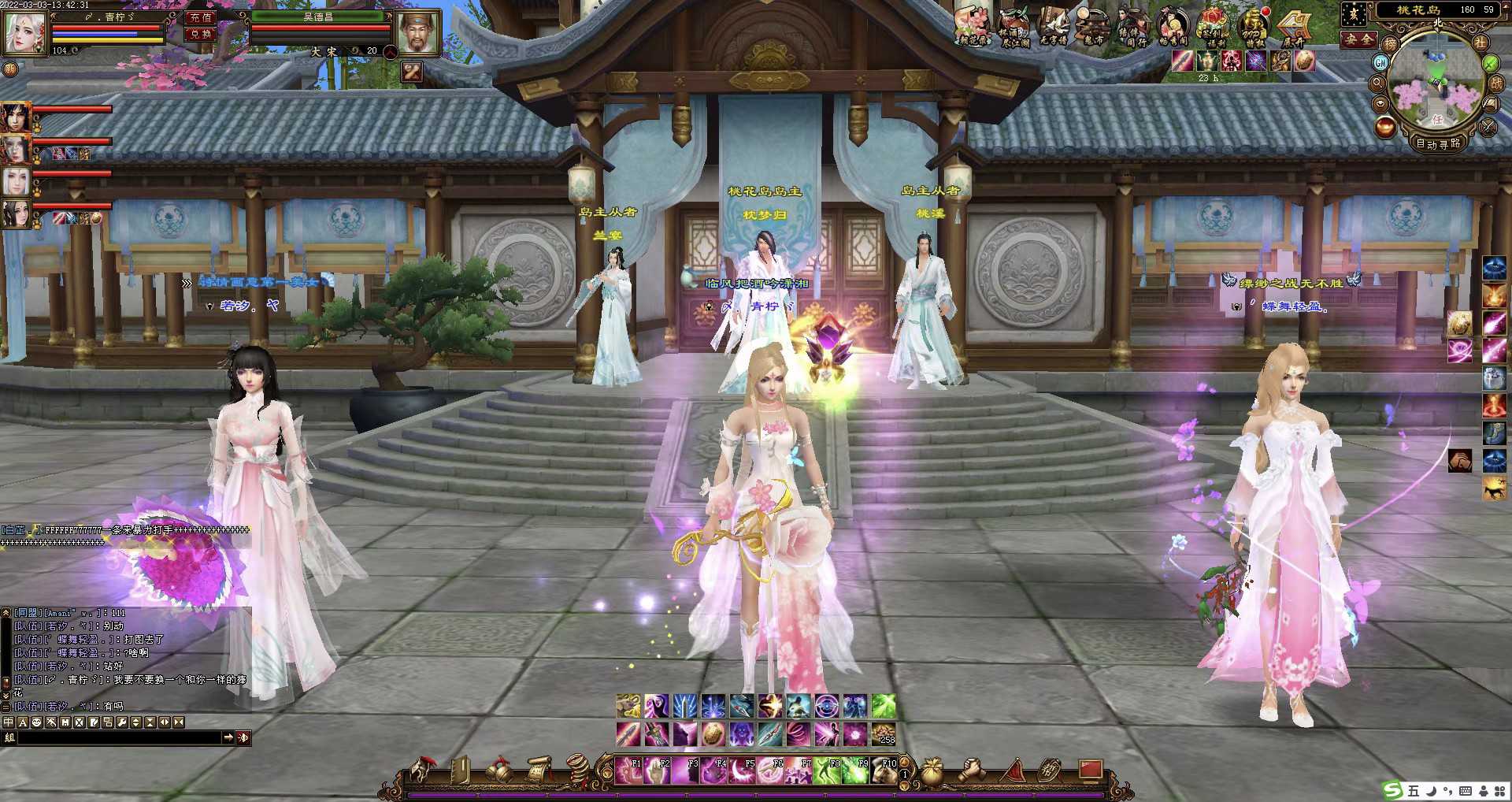This screenshot has height=802, width=1512.
Task: Open the 签到福利 gift box icon
Action: click(1214, 25)
